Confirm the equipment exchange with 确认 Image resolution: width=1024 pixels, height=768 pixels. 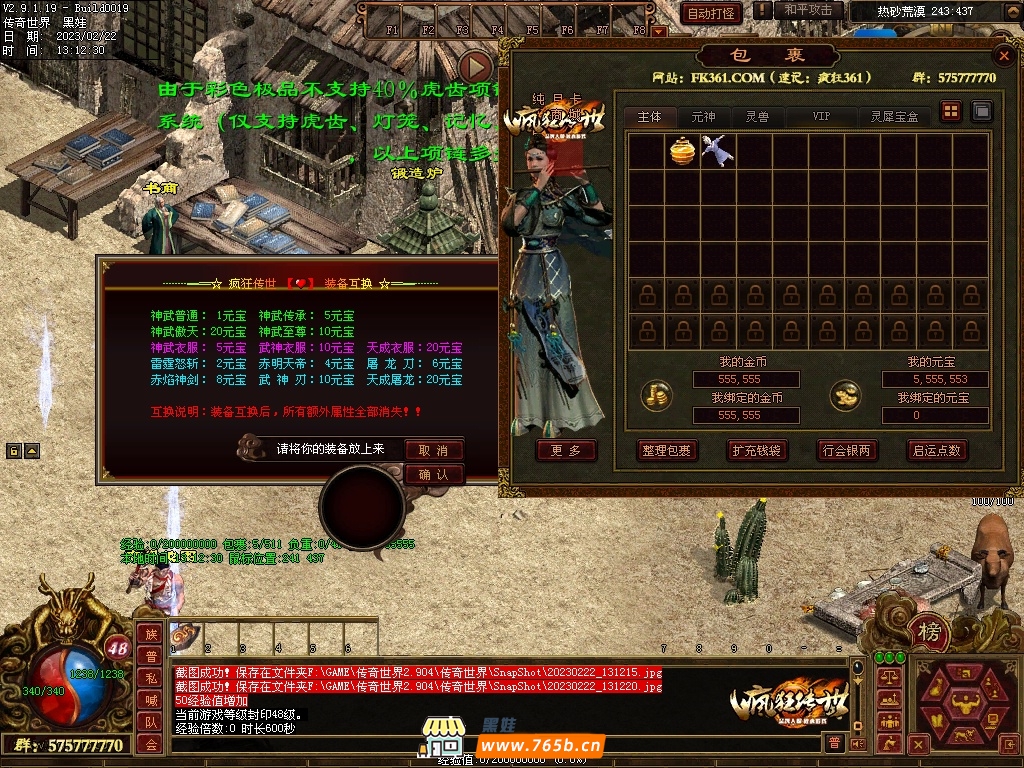click(434, 474)
